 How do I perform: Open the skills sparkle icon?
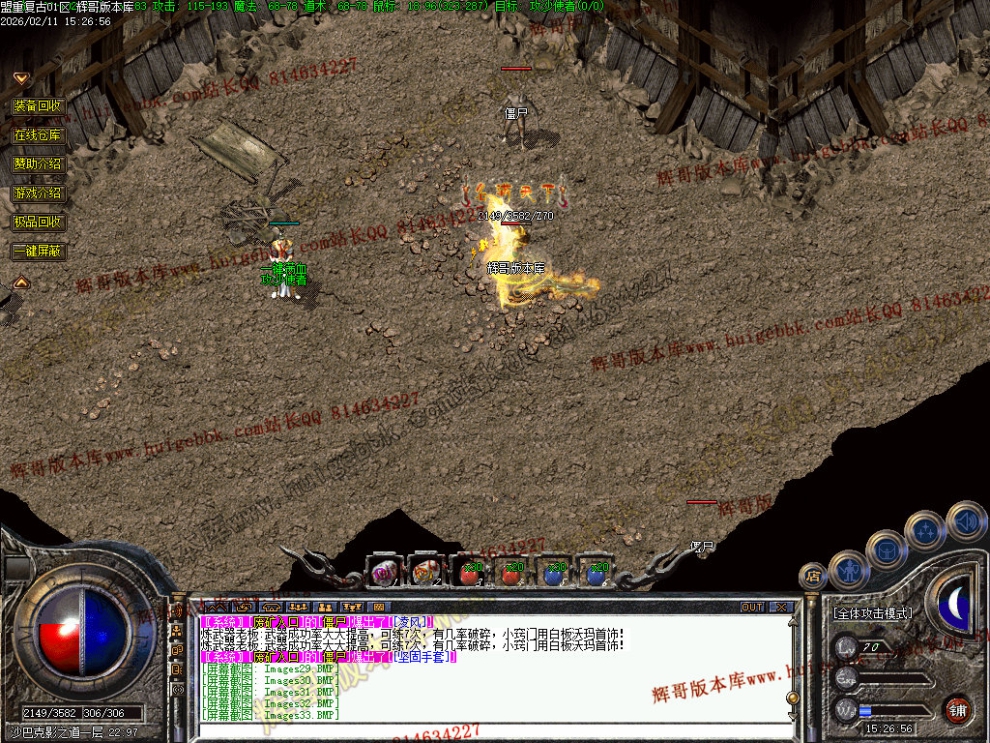[925, 530]
